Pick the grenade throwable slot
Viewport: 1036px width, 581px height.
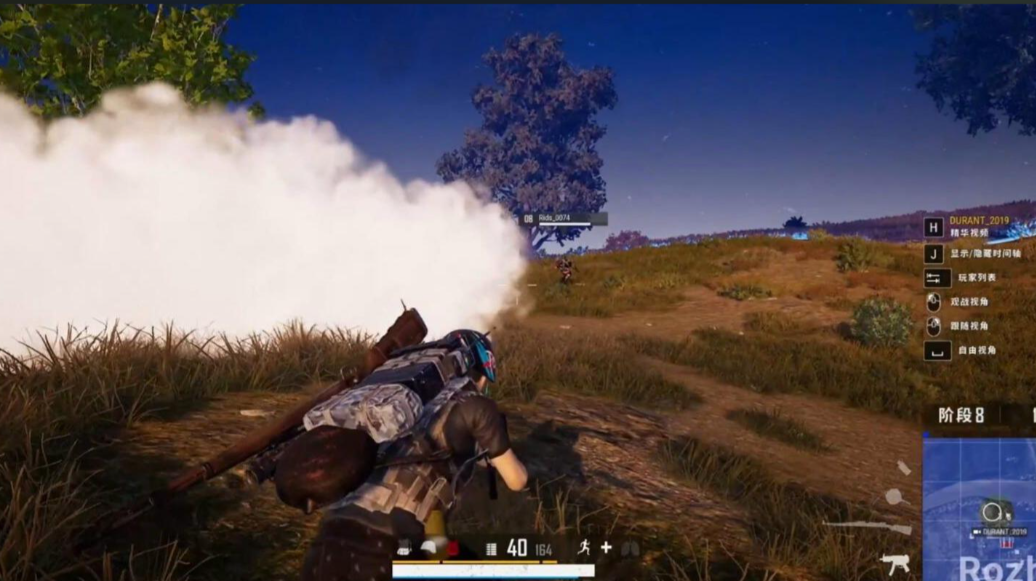tap(903, 467)
